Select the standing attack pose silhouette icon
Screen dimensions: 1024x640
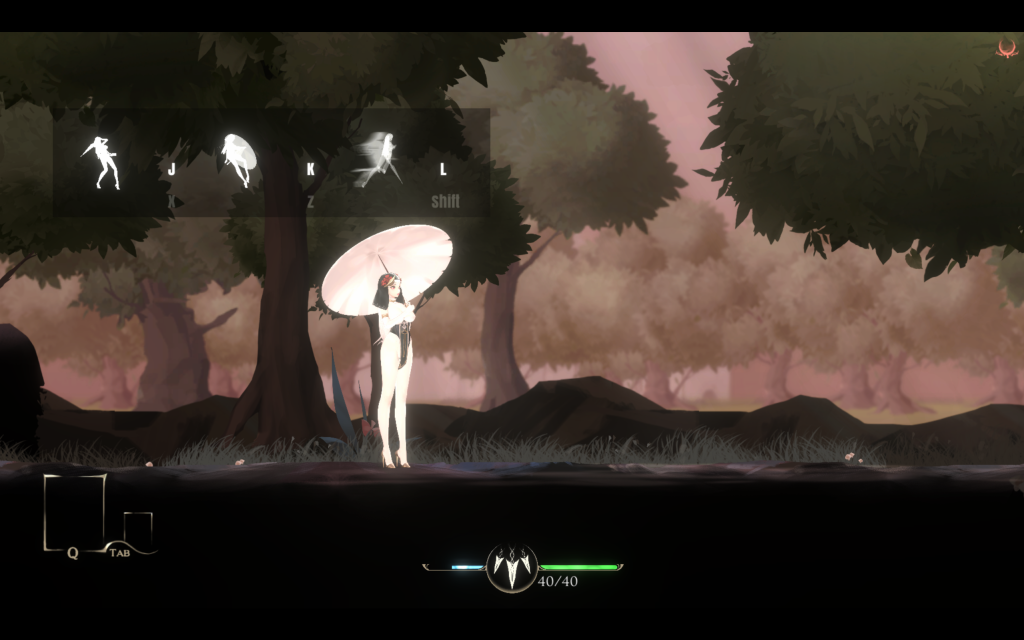click(101, 163)
